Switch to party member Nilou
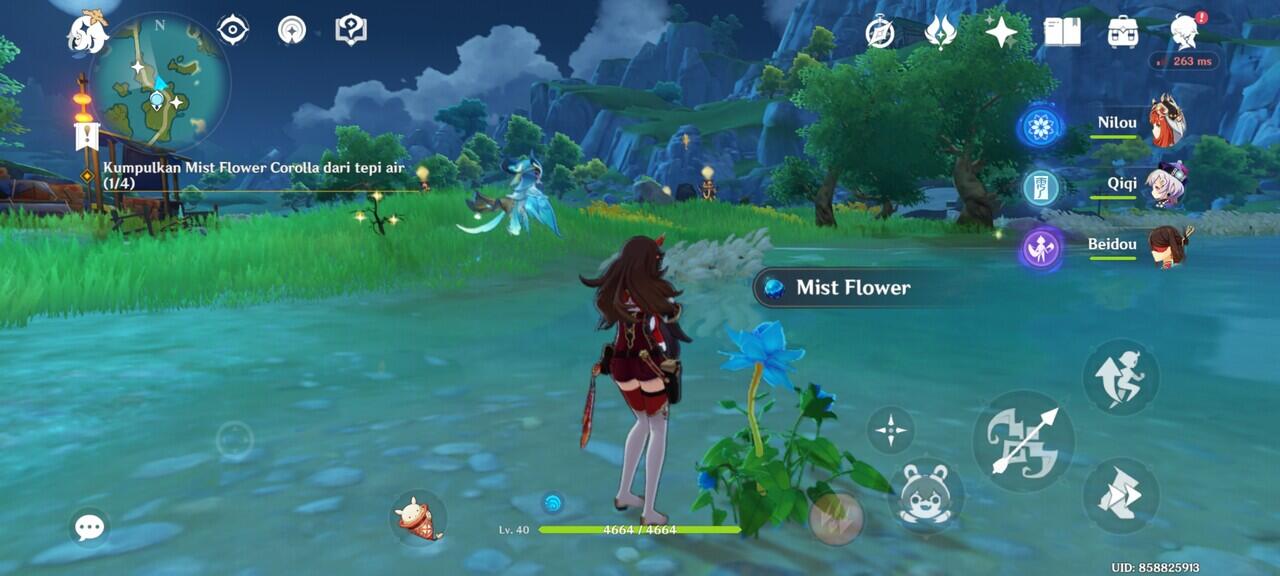The width and height of the screenshot is (1280, 576). tap(1166, 123)
